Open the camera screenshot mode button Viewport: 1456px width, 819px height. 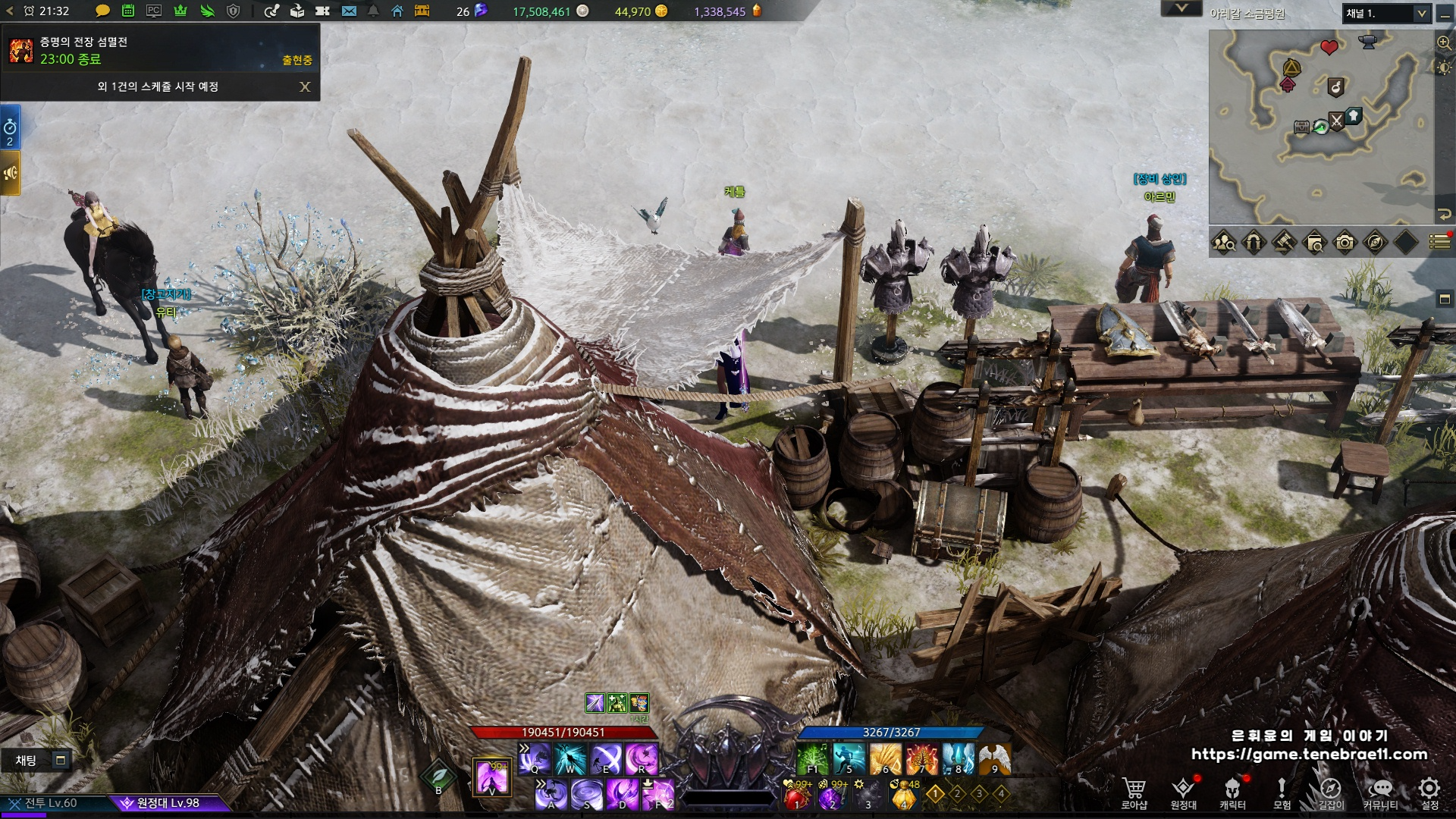1345,243
